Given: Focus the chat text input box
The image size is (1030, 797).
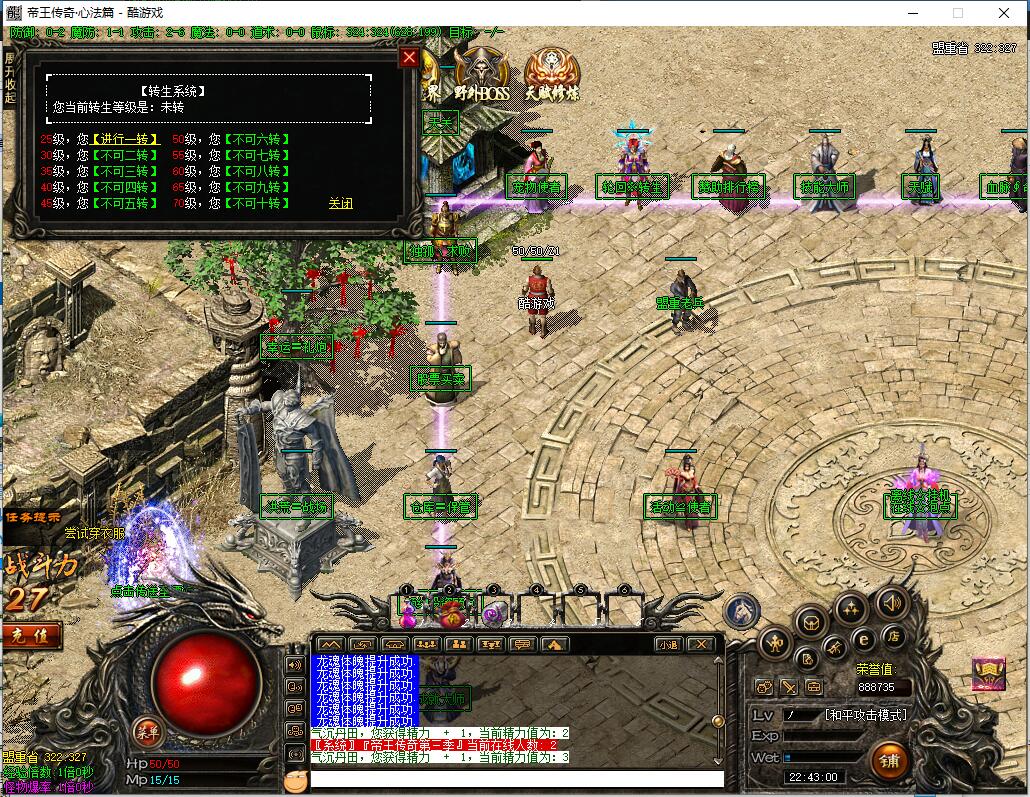Looking at the screenshot, I should point(516,779).
